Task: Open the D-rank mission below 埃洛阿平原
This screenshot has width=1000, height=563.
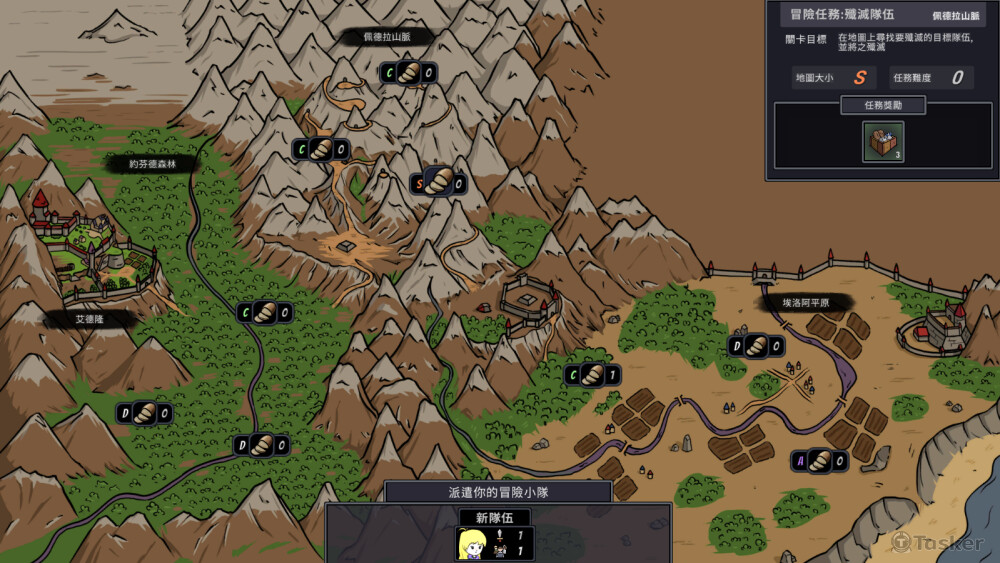Action: [x=756, y=346]
